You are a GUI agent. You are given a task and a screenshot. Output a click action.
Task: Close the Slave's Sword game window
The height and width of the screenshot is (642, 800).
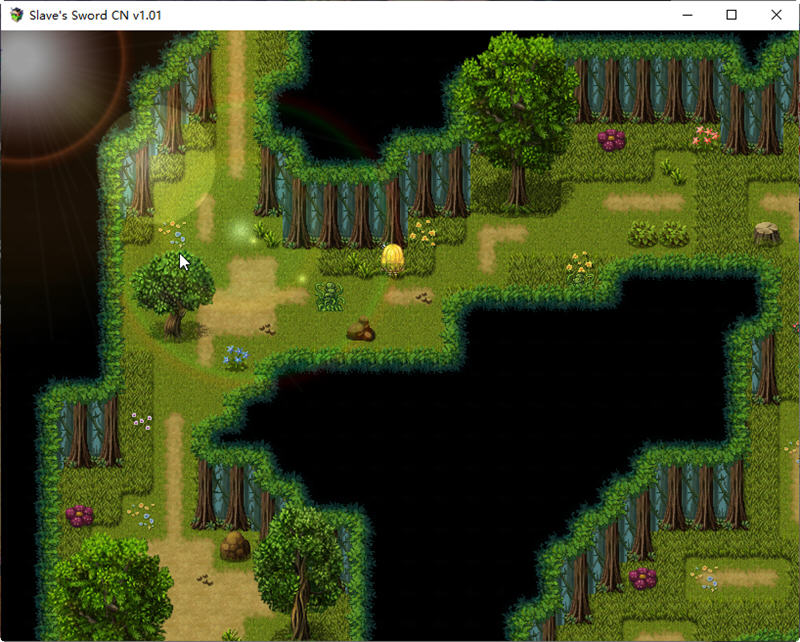[x=776, y=15]
